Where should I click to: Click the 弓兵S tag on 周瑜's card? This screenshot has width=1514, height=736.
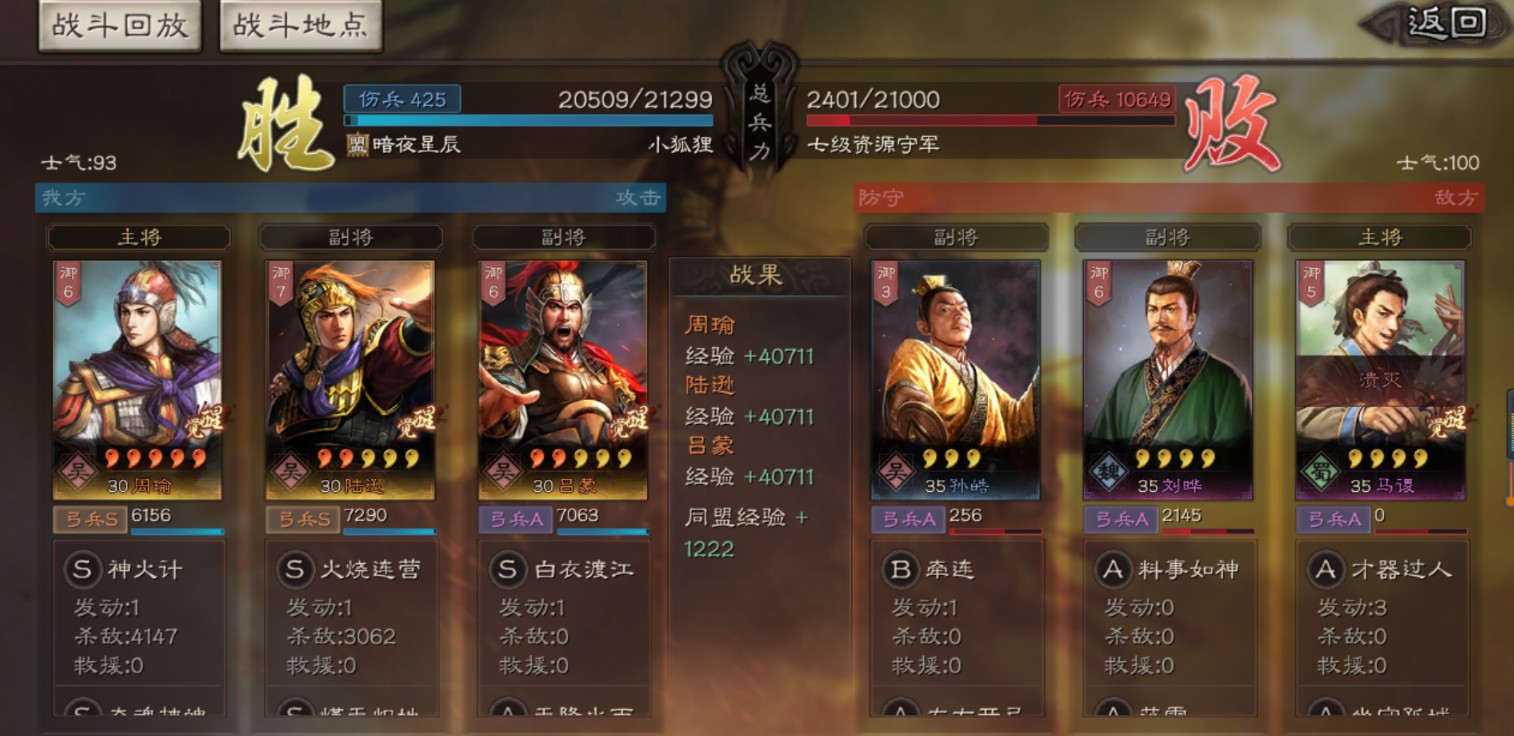point(89,520)
